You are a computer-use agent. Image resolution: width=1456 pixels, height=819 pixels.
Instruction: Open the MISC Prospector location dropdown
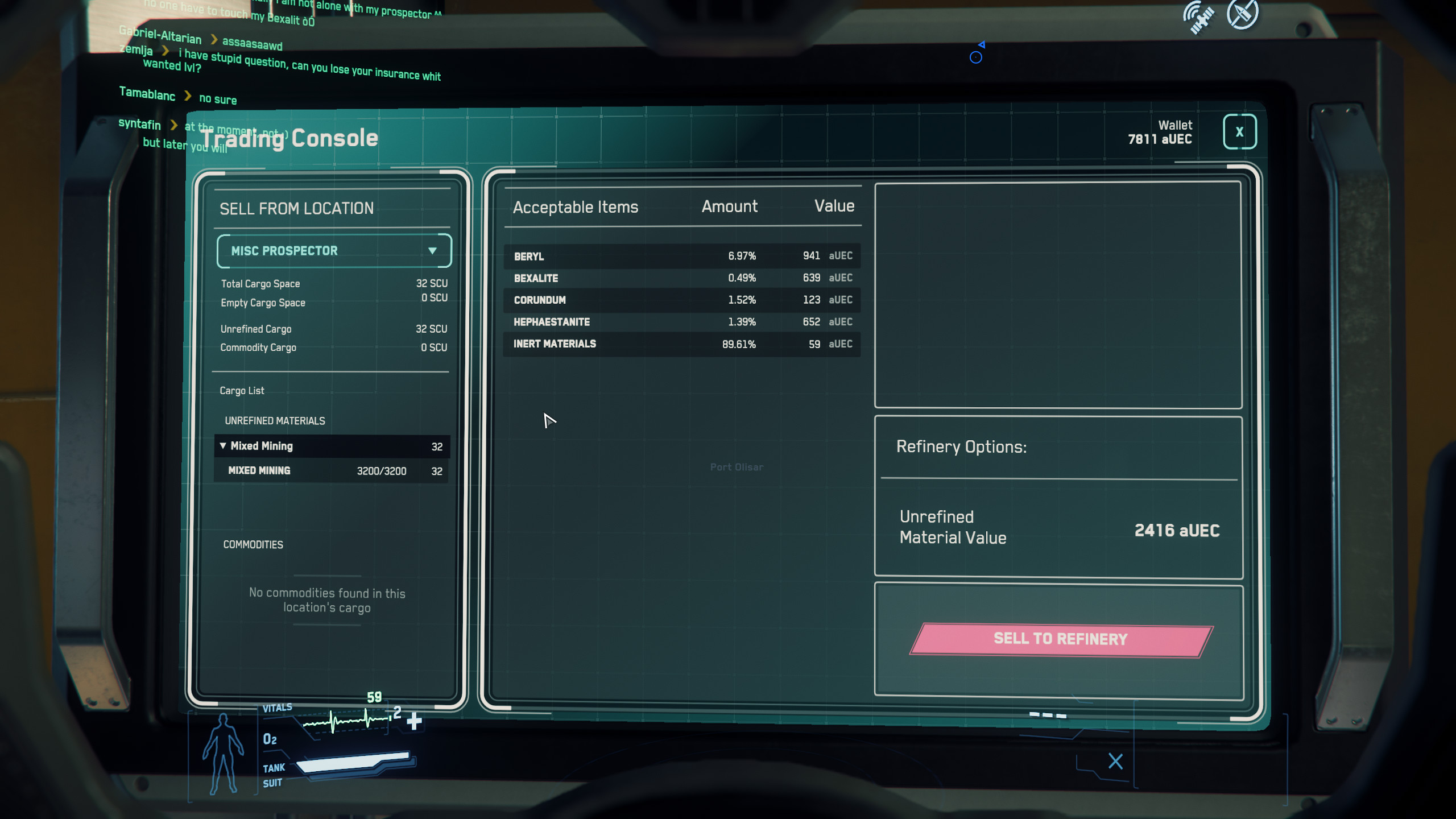pyautogui.click(x=334, y=251)
